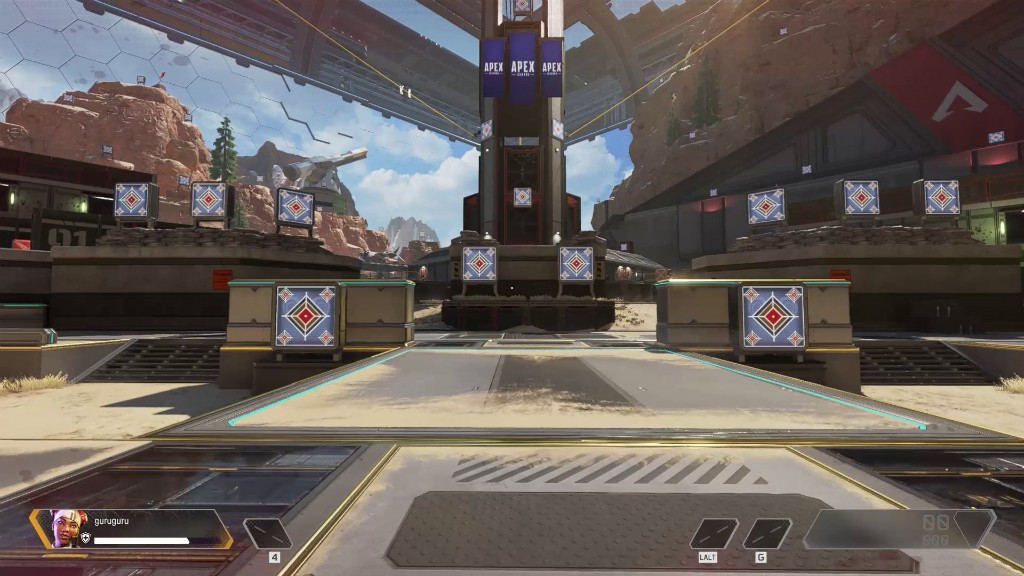The height and width of the screenshot is (576, 1024).
Task: Select the healing item slot labeled 4
Action: [268, 533]
